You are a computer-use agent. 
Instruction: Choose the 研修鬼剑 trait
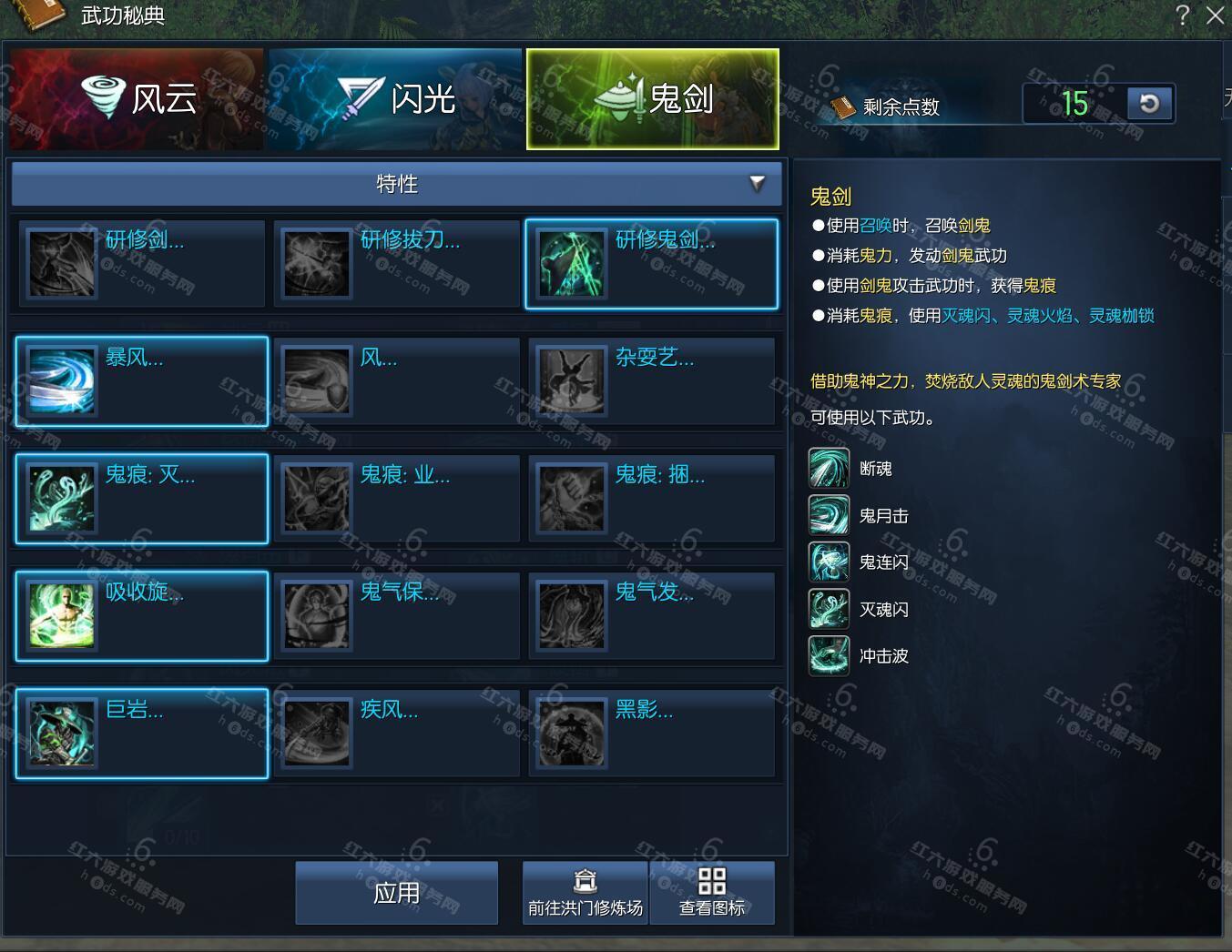point(651,264)
